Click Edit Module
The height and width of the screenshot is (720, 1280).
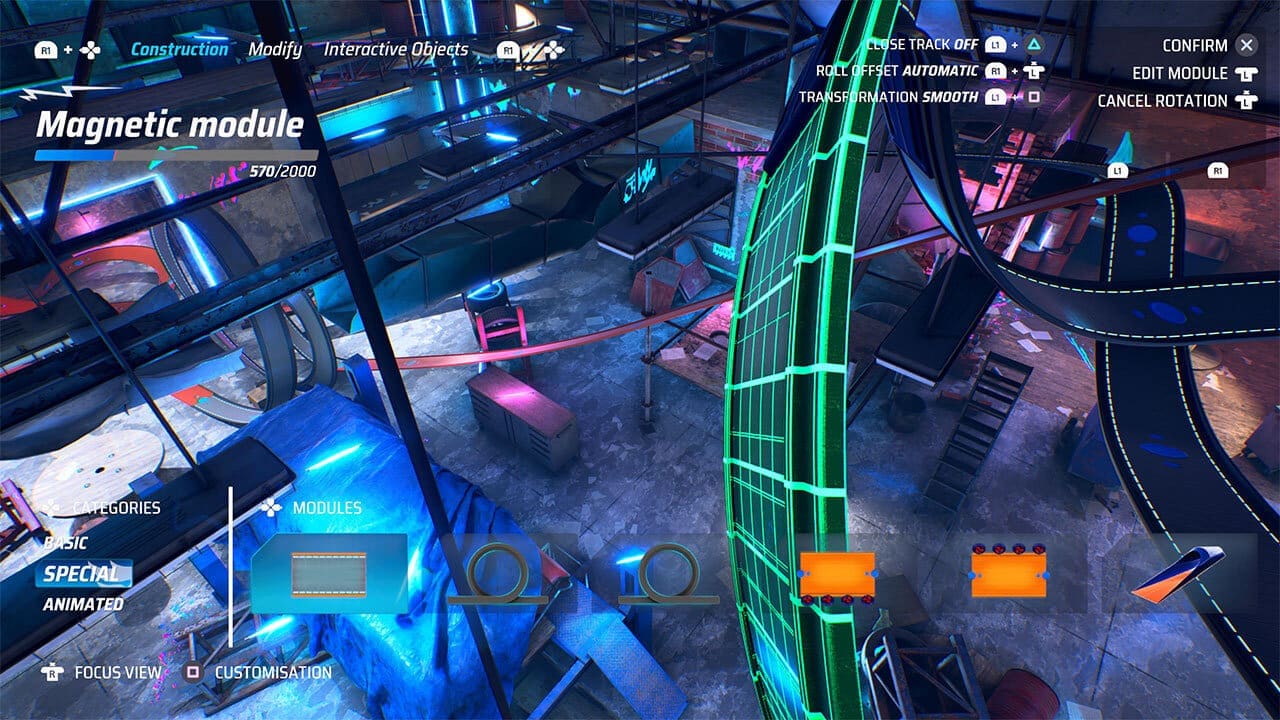[1180, 73]
